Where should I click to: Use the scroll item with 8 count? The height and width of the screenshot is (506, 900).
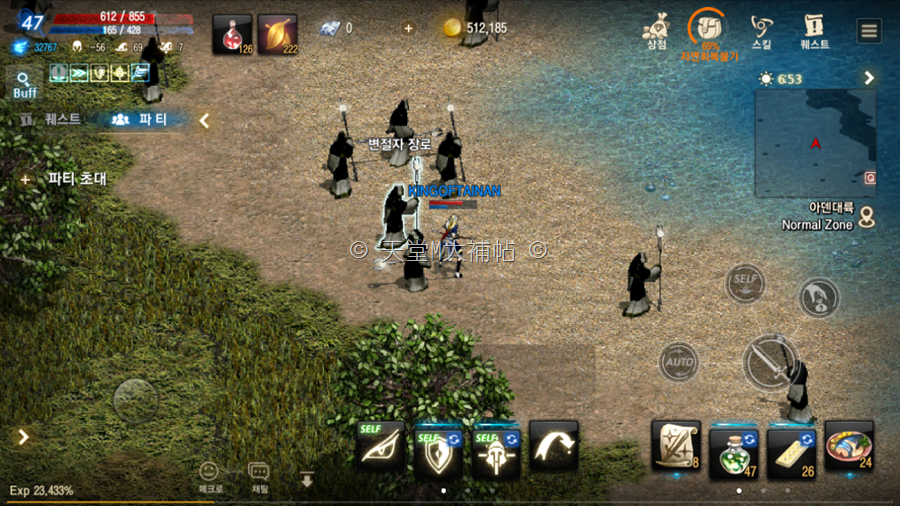(x=676, y=445)
